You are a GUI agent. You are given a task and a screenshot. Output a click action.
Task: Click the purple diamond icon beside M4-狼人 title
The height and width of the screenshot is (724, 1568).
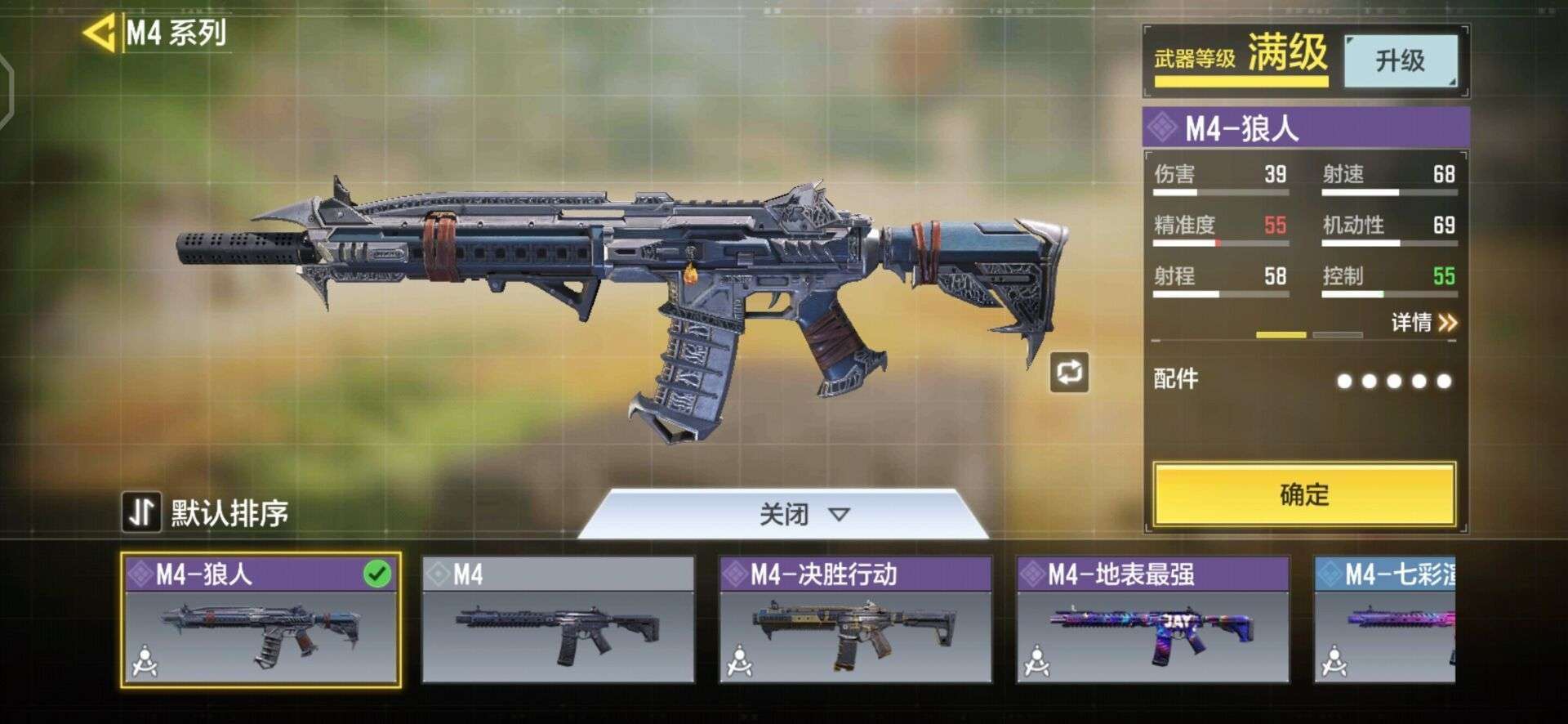point(1162,126)
